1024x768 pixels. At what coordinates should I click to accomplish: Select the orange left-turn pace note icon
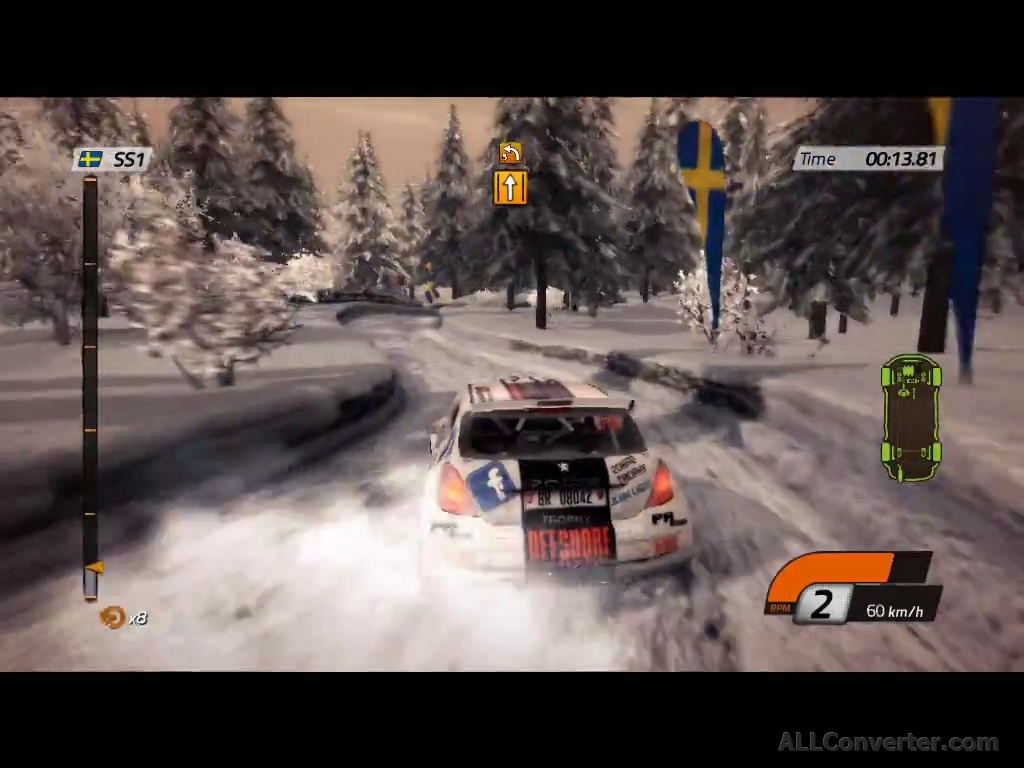tap(510, 153)
